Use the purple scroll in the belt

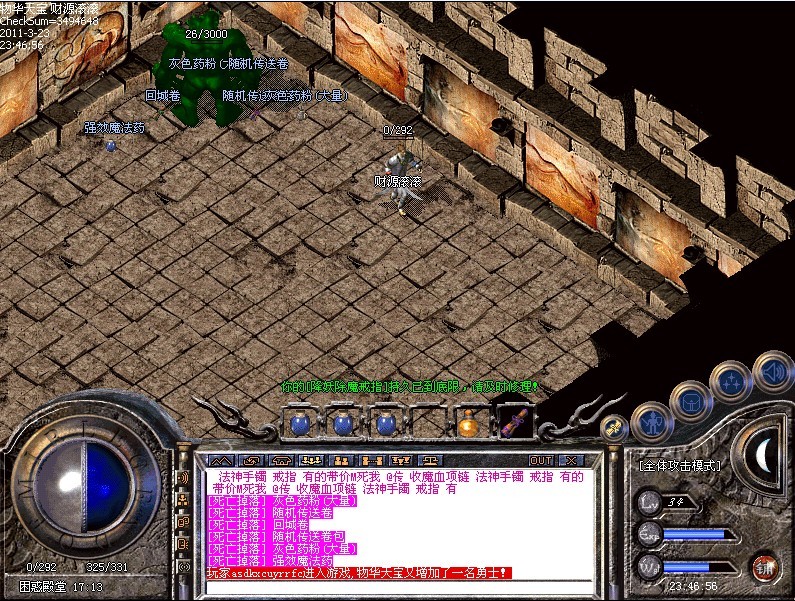515,424
